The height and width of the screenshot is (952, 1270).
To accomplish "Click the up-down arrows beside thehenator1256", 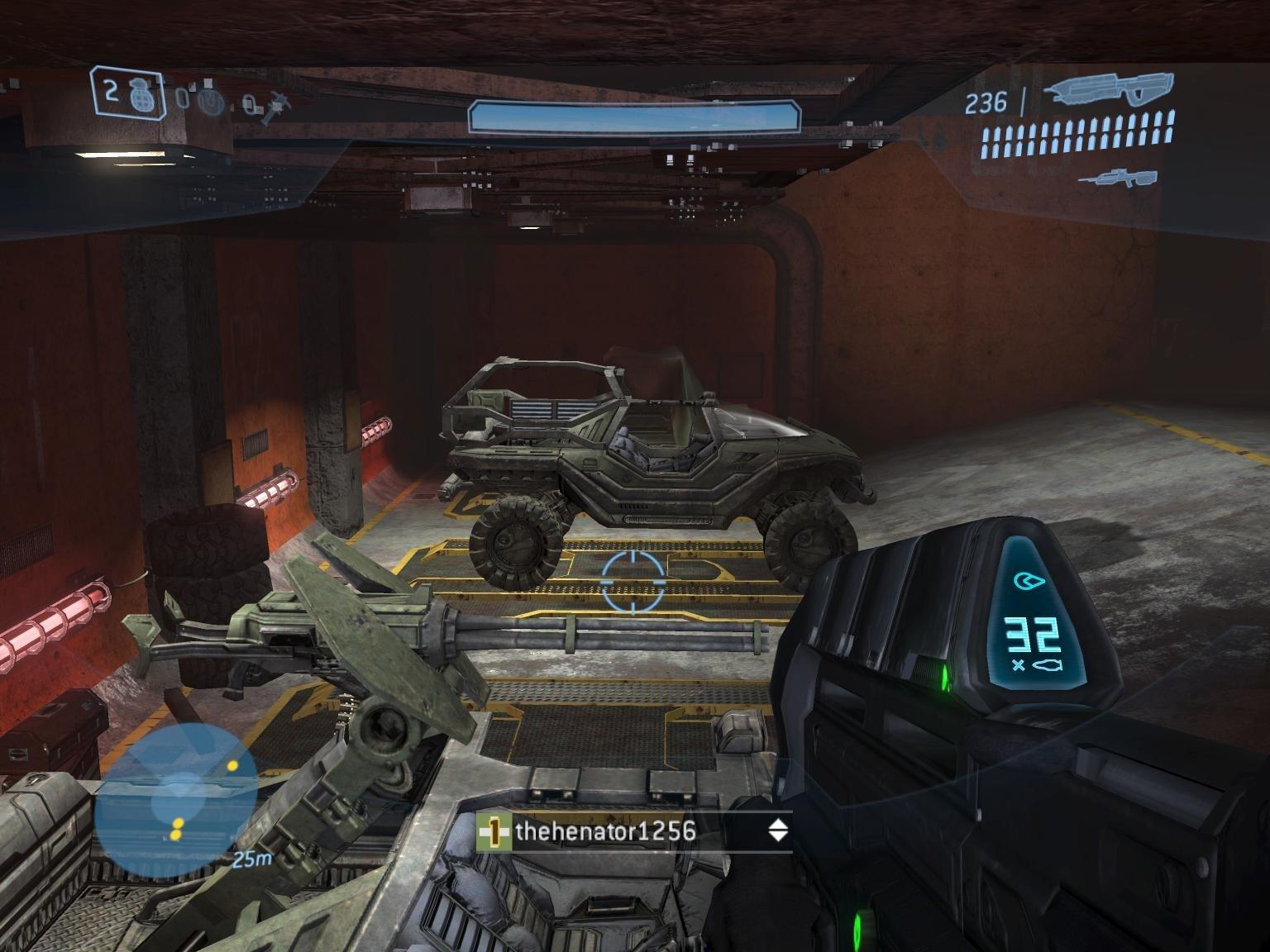I will pos(778,831).
